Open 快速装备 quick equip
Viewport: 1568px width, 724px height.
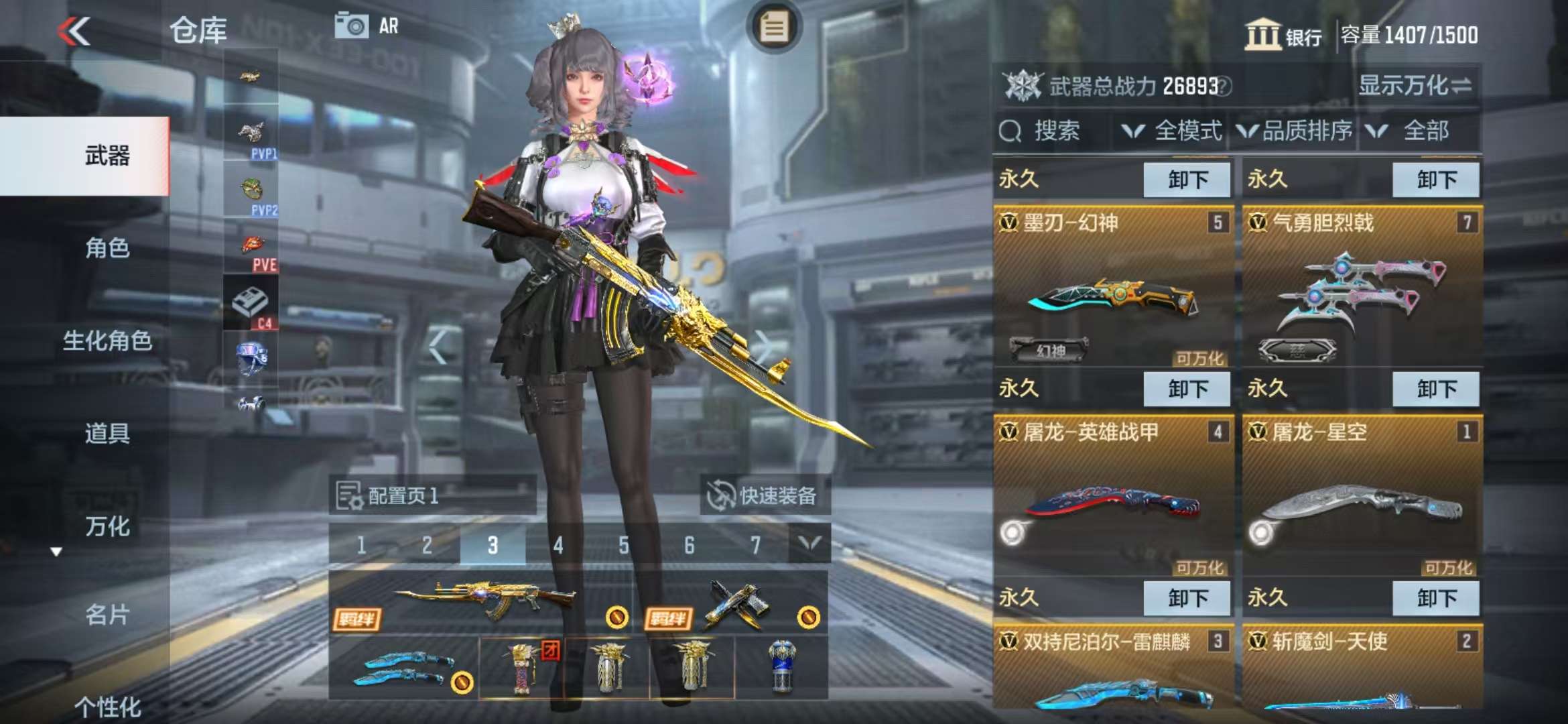pyautogui.click(x=764, y=495)
